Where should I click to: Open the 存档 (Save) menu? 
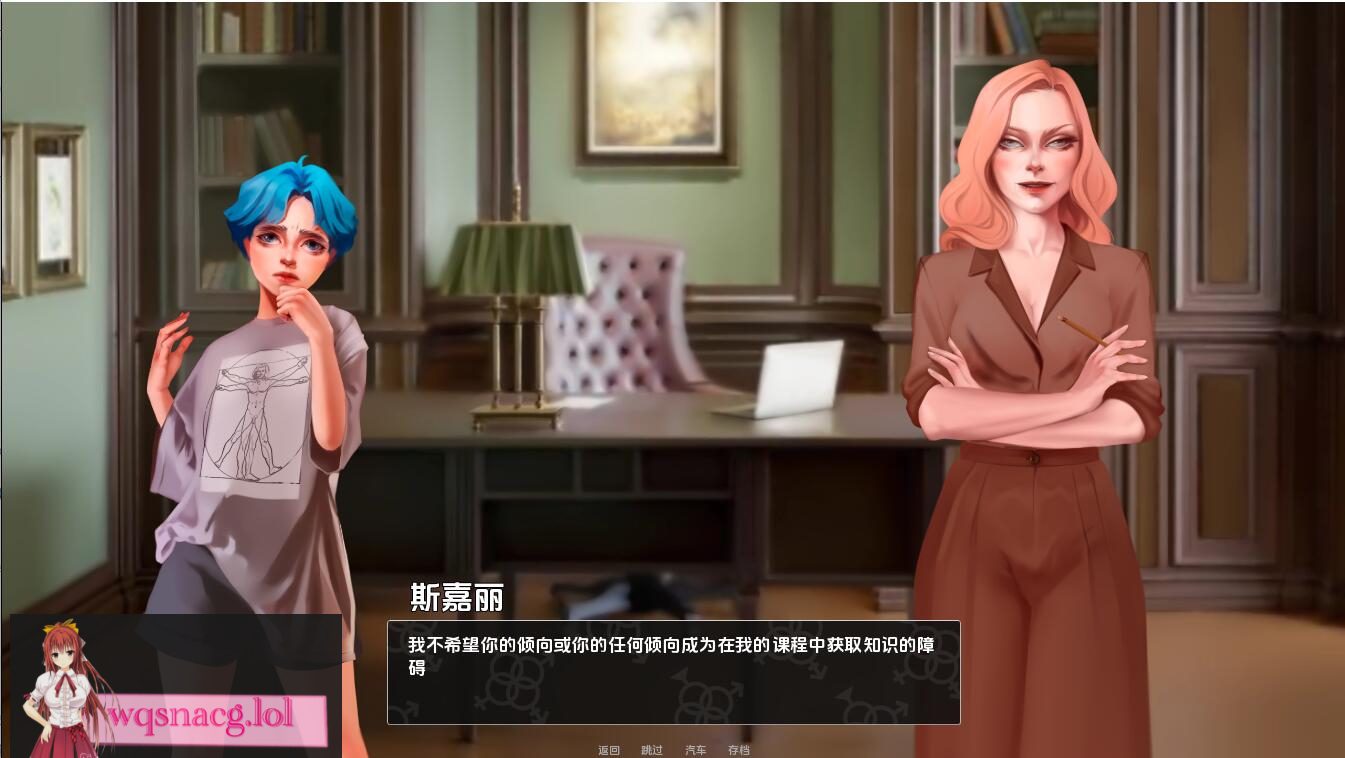tap(741, 750)
